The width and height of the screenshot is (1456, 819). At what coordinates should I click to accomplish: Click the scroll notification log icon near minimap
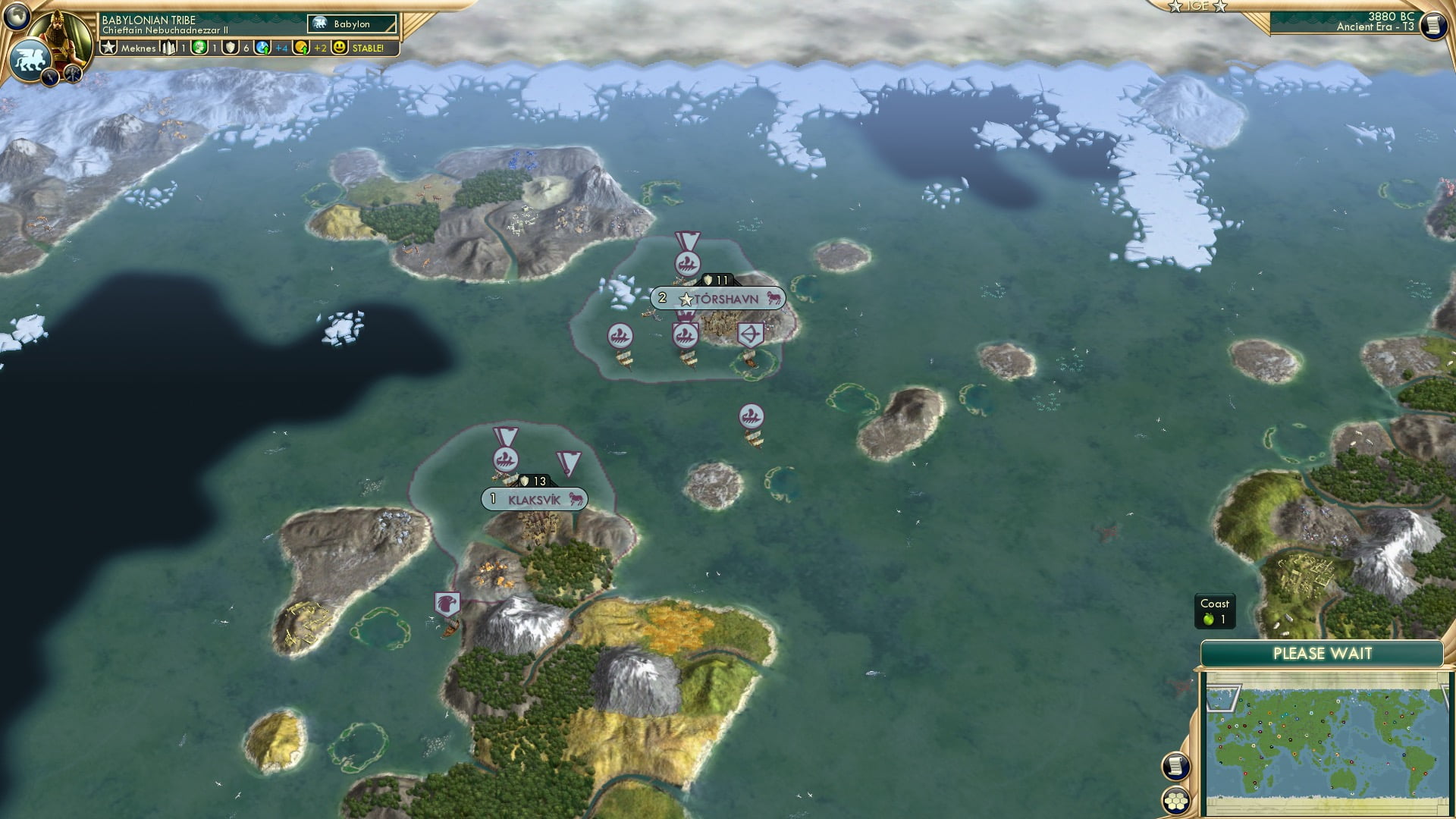[x=1175, y=767]
